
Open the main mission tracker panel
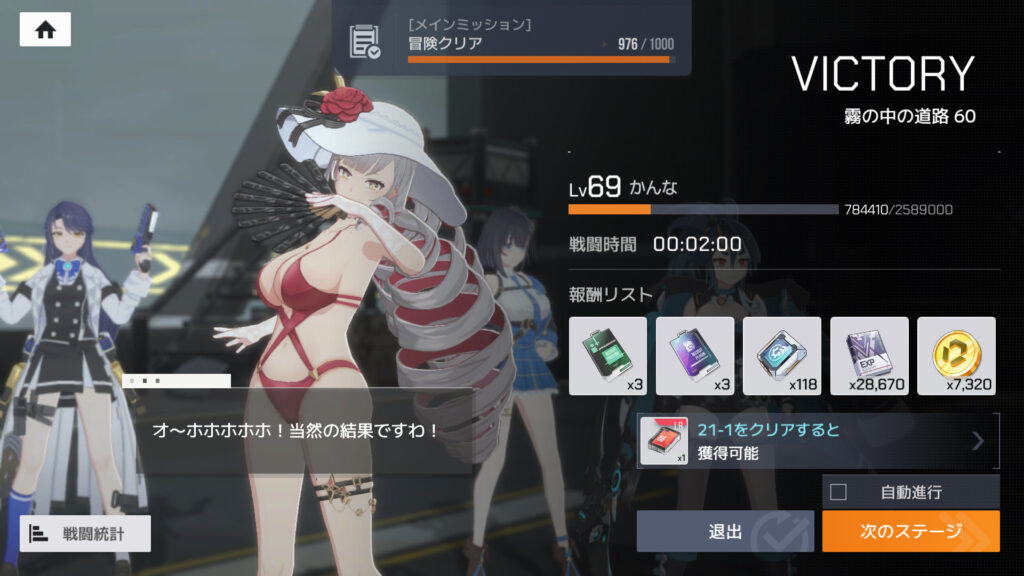click(x=510, y=39)
